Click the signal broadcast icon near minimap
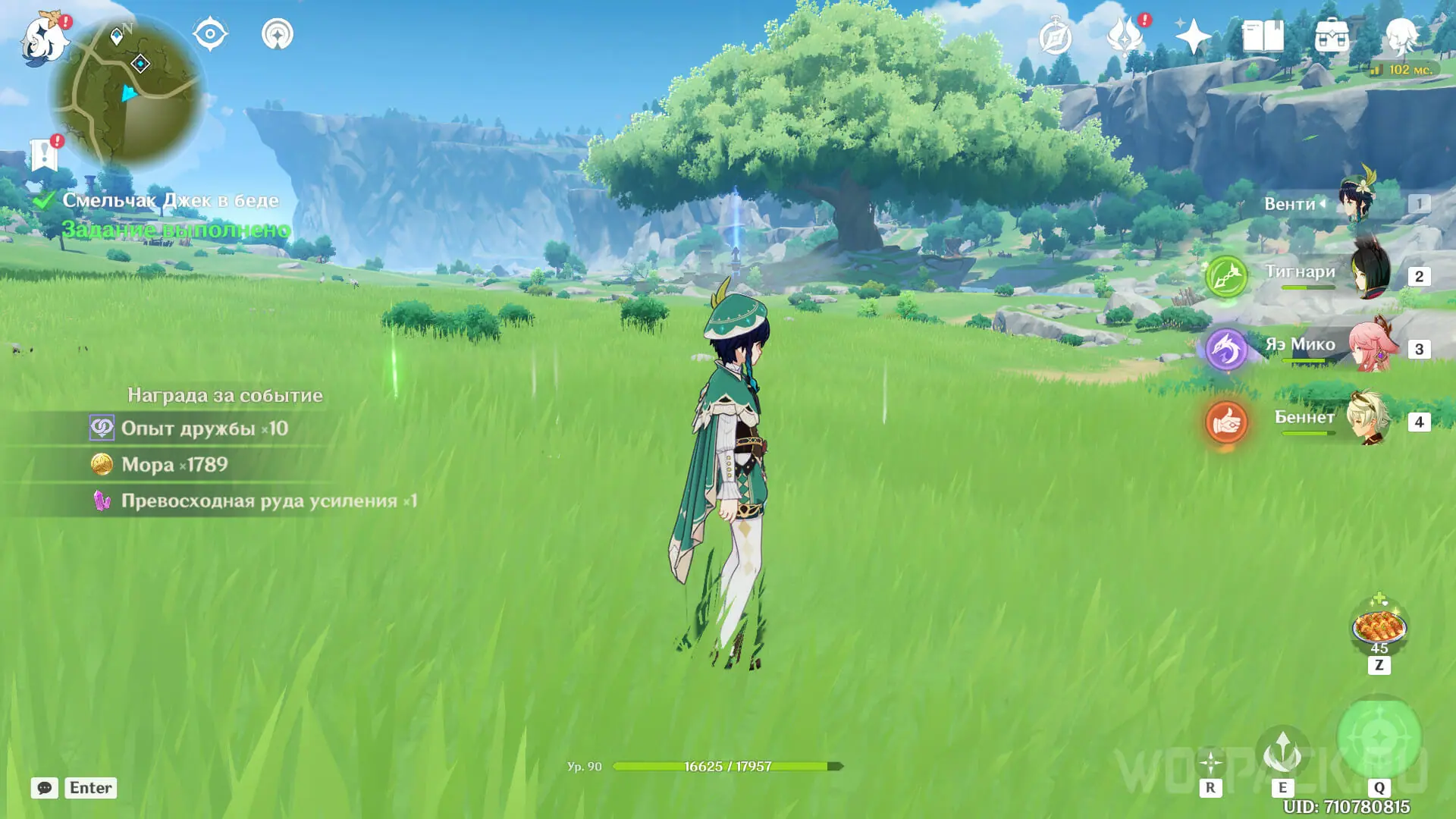Image resolution: width=1456 pixels, height=819 pixels. (278, 35)
